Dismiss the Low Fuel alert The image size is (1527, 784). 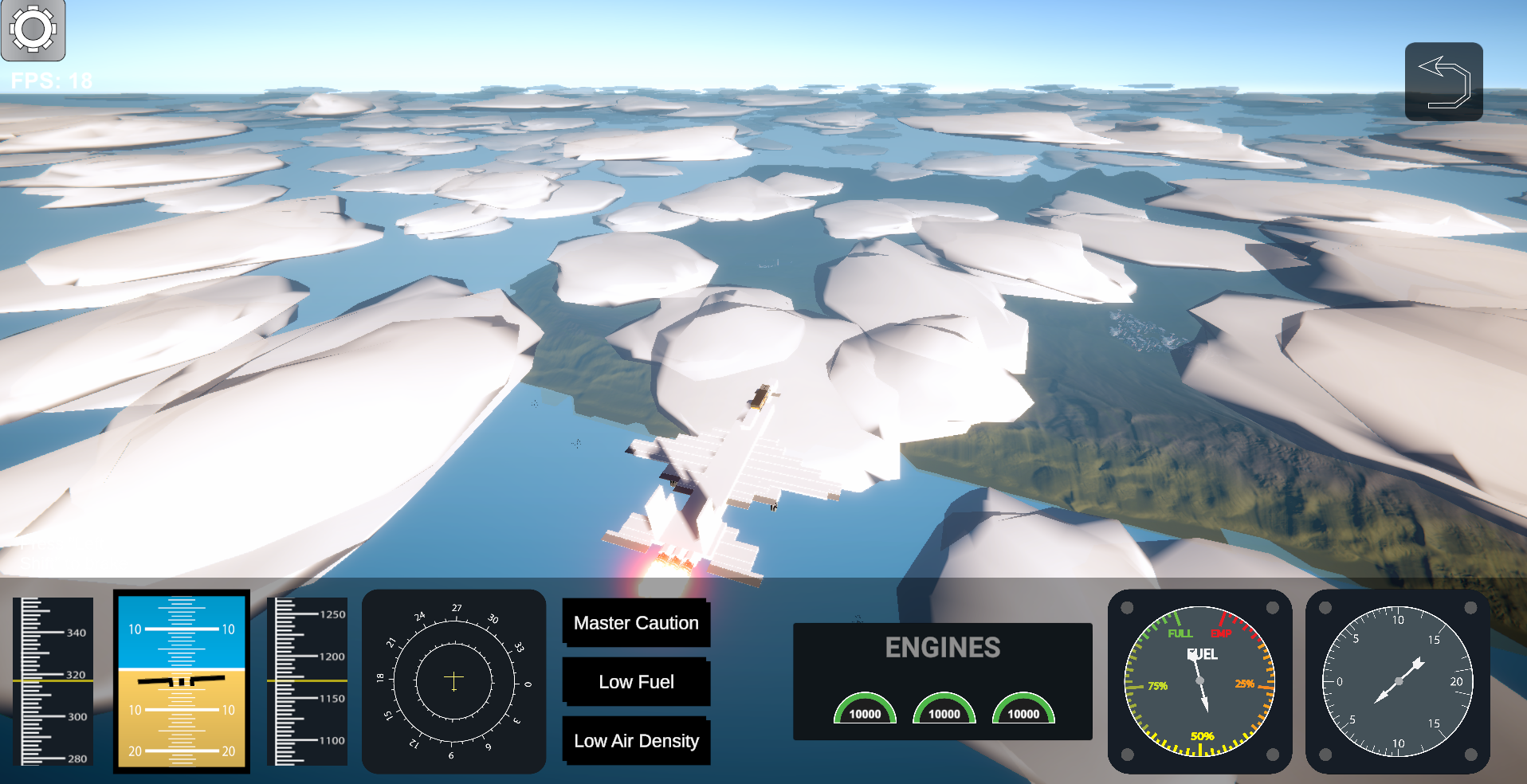(636, 682)
